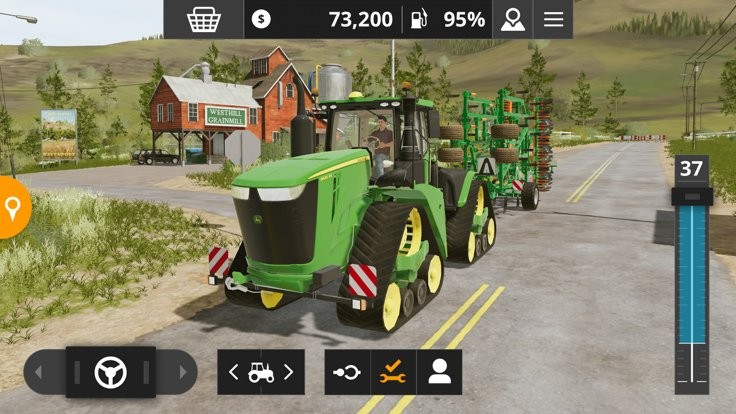The height and width of the screenshot is (414, 736).
Task: Switch to the previous vehicle
Action: tap(233, 372)
